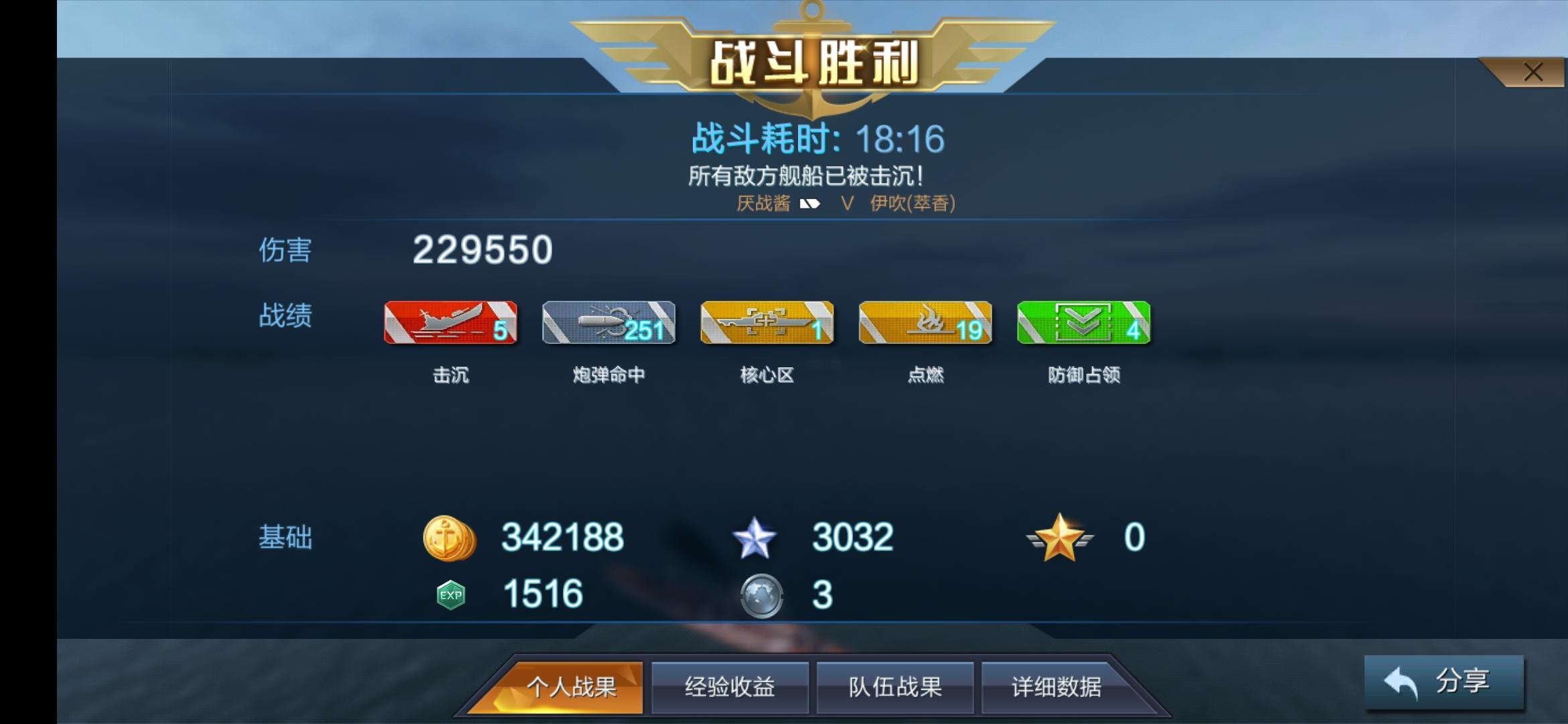The image size is (1568, 724).
Task: Click the 点燃 fire ignition badge
Action: point(925,324)
